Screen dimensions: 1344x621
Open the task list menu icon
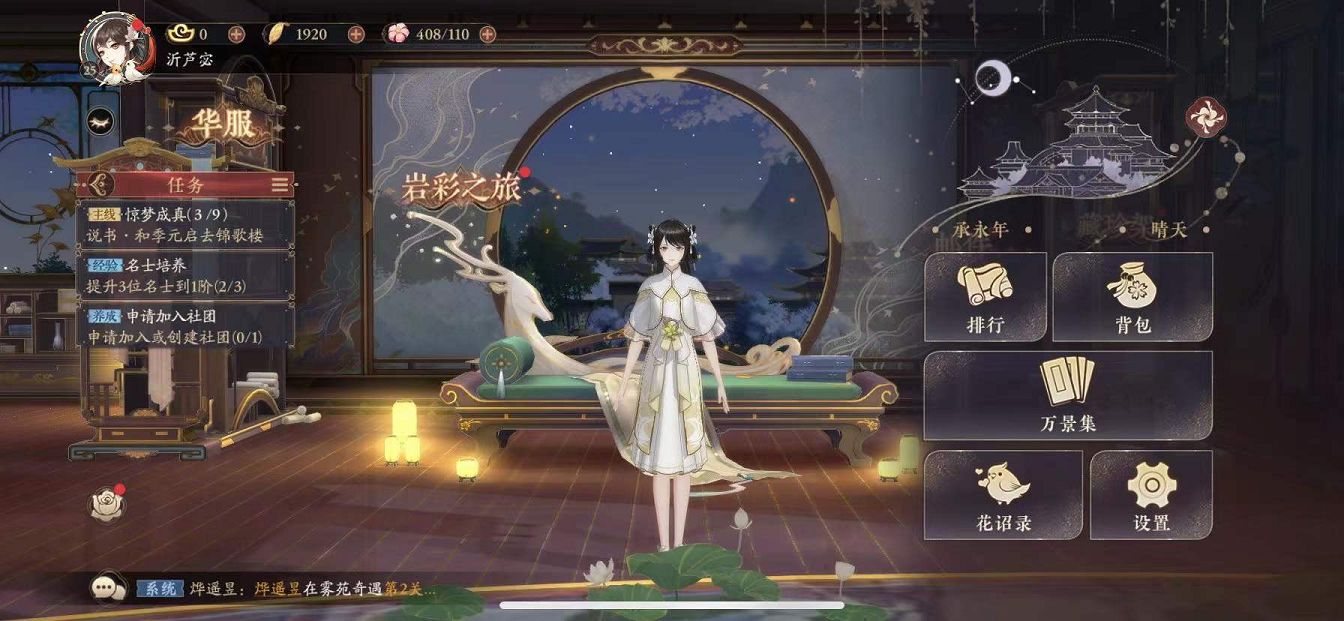pyautogui.click(x=281, y=185)
